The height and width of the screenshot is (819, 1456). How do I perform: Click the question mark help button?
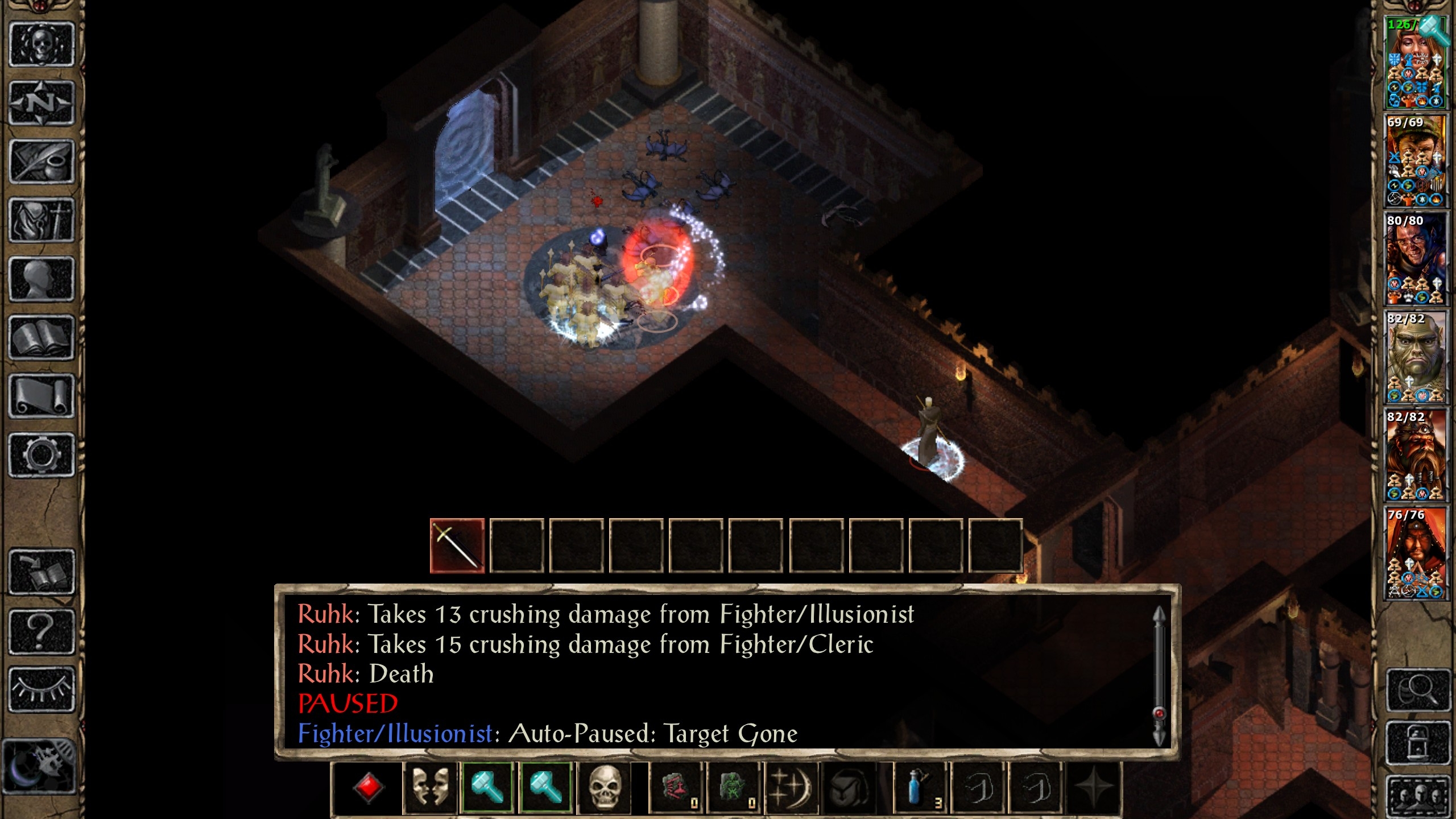click(x=42, y=631)
